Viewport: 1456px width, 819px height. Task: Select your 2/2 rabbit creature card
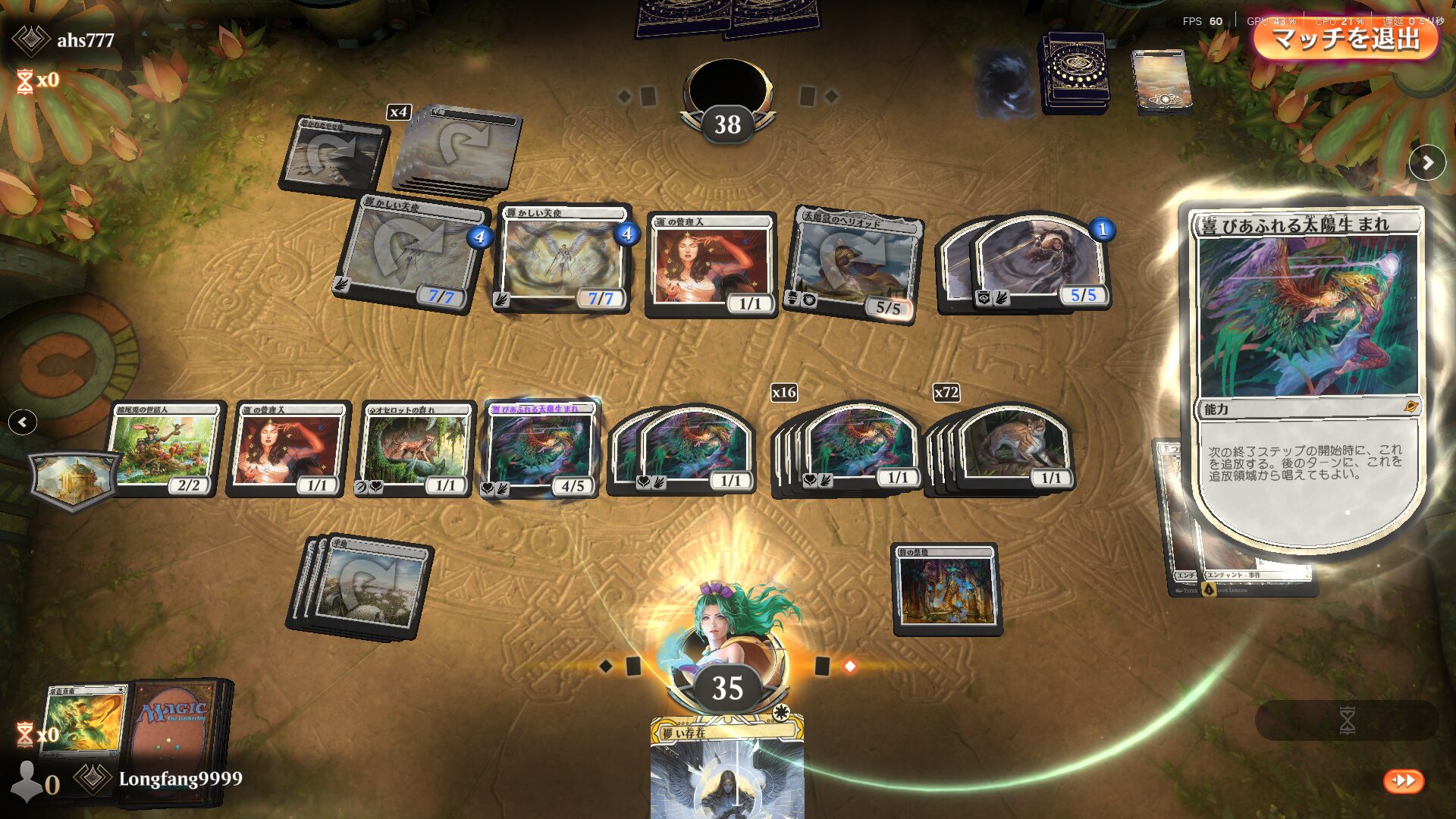pos(165,449)
